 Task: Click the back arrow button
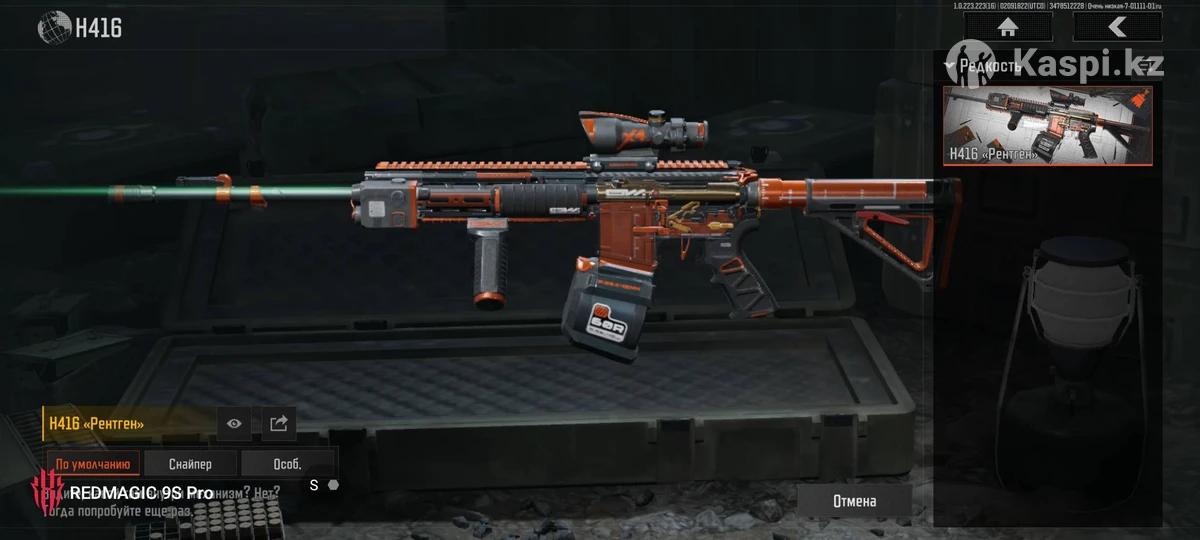point(1117,27)
